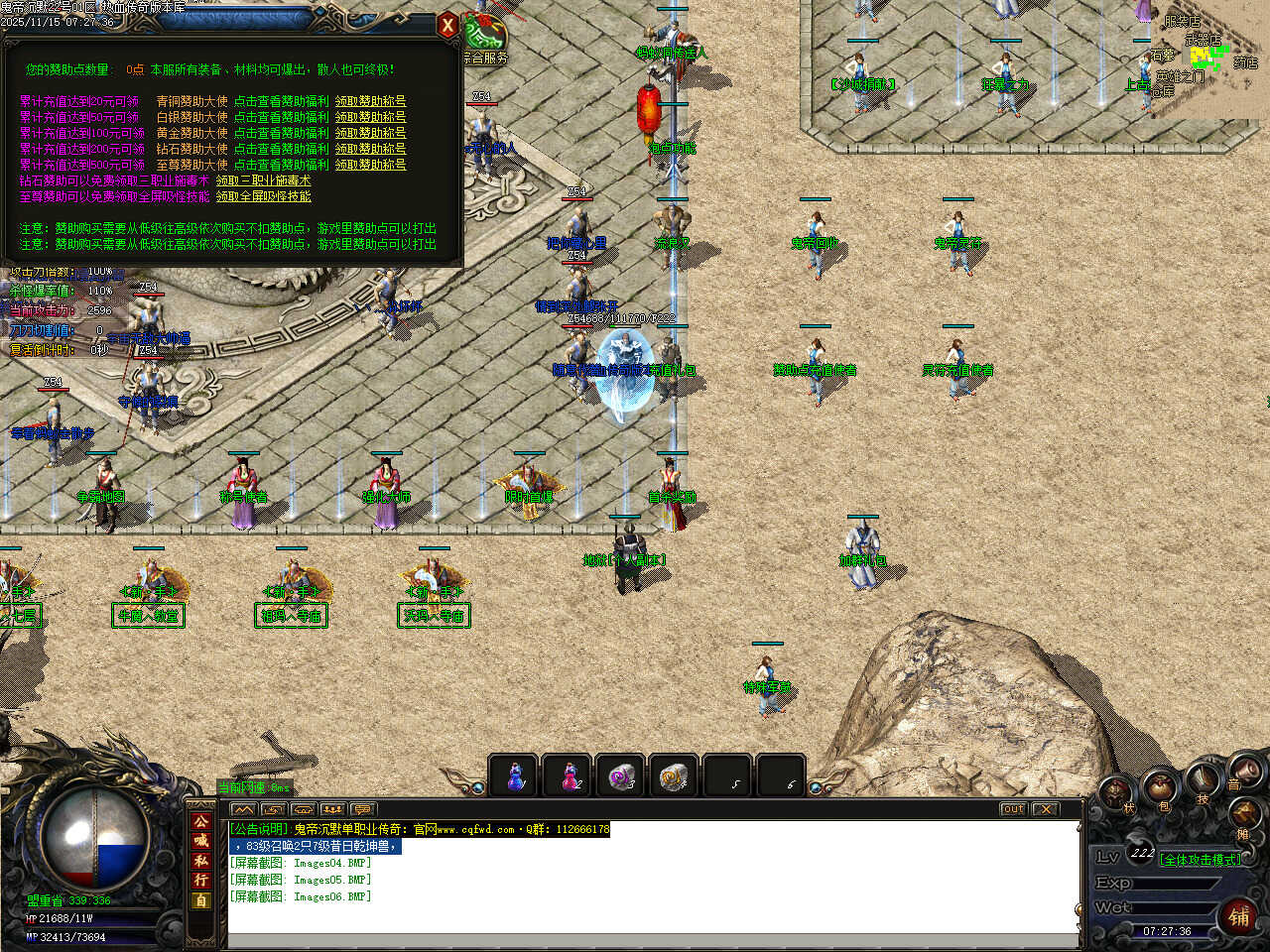Toggle the 全体攻击模式 attack mode
1270x952 pixels.
coord(1200,859)
